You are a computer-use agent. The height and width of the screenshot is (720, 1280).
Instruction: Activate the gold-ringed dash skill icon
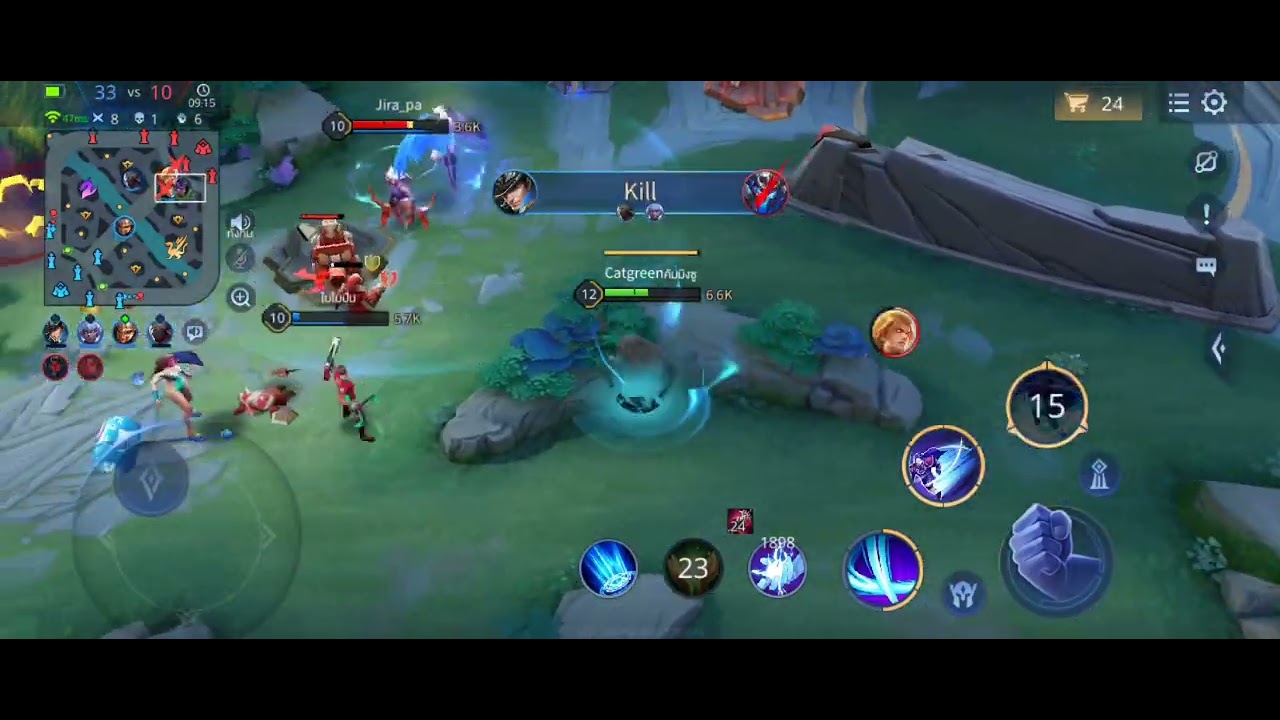pos(943,466)
